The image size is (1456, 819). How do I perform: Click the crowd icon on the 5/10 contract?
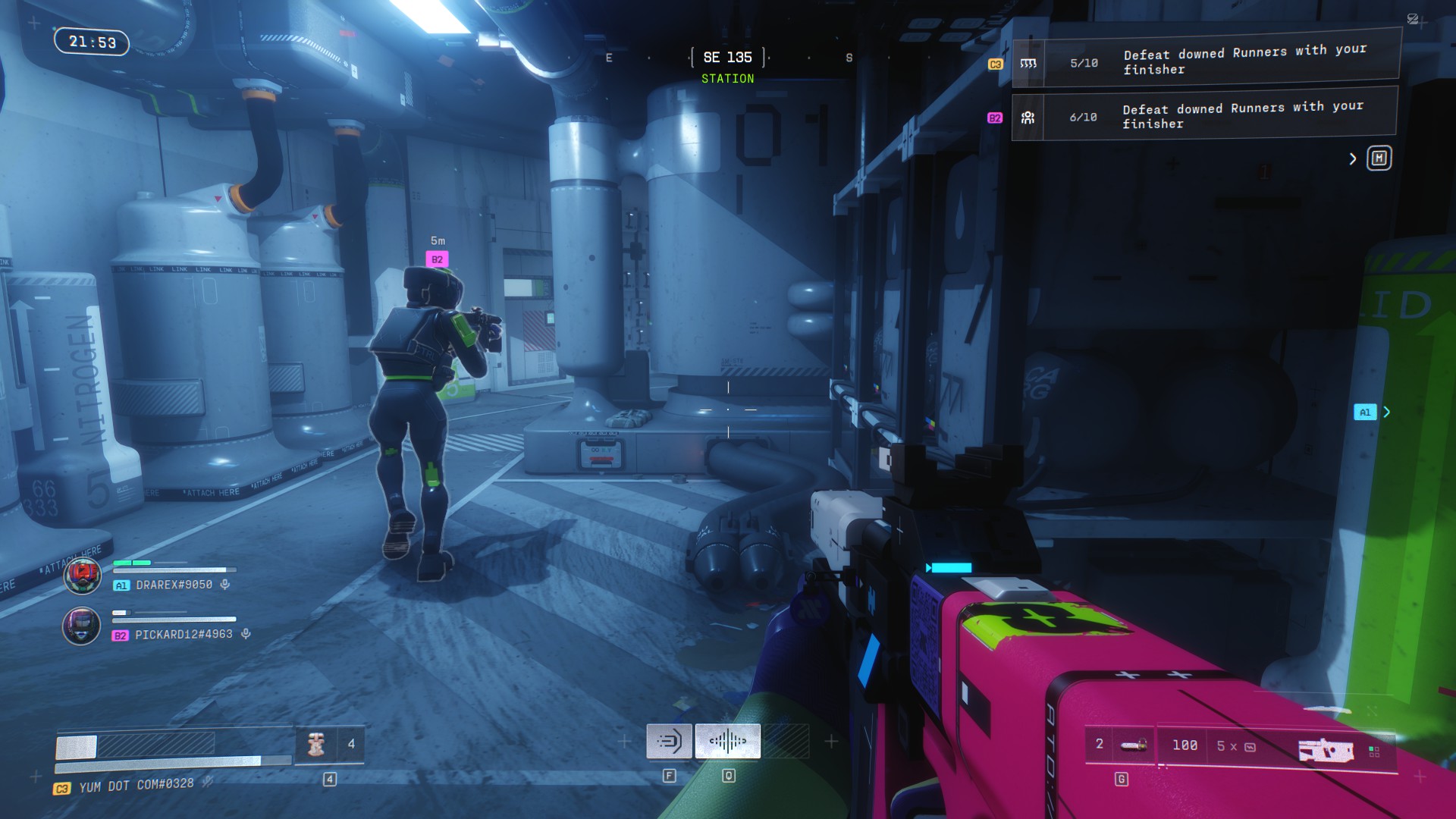(x=1029, y=62)
